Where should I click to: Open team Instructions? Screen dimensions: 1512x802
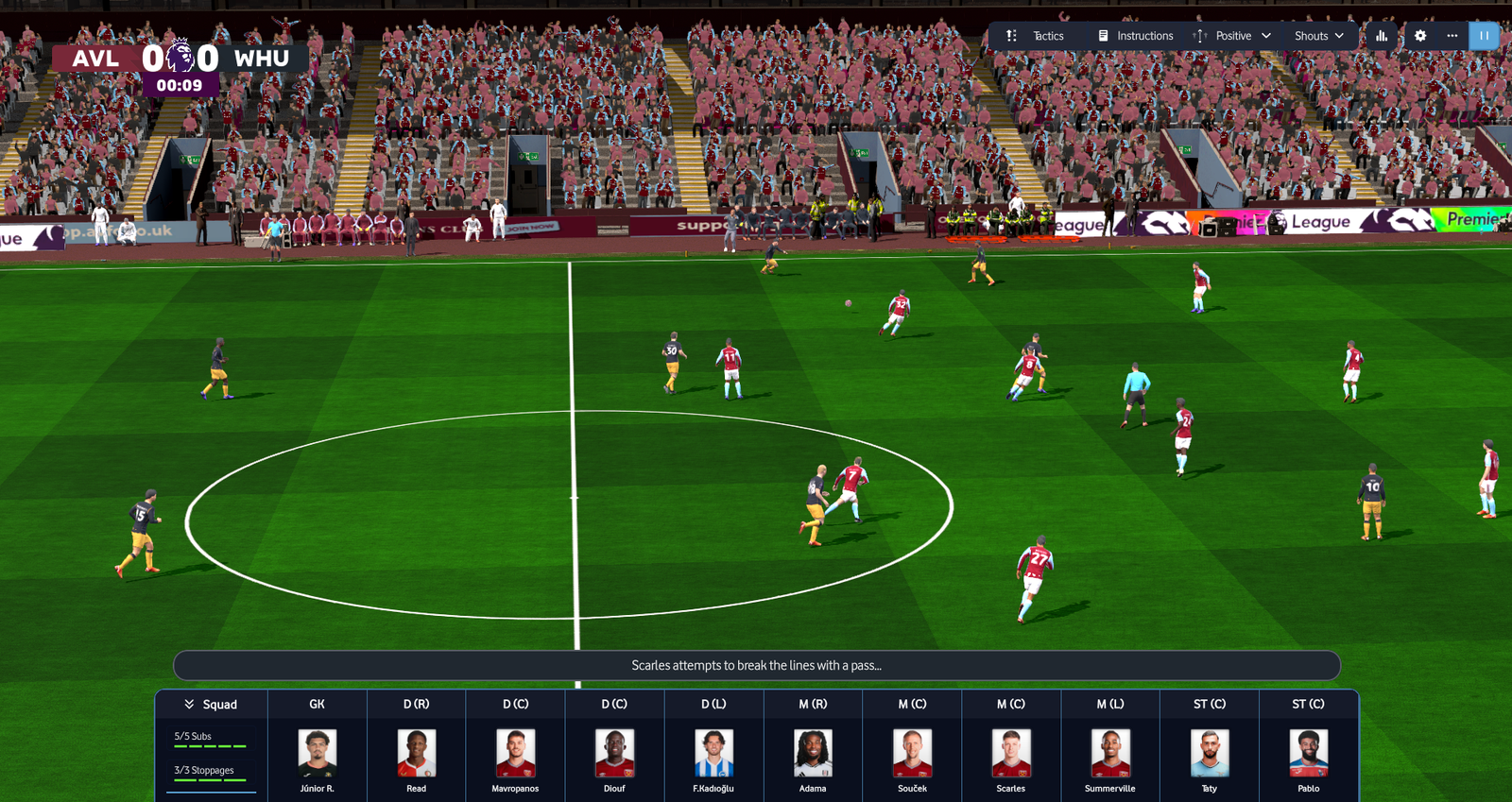[x=1135, y=36]
